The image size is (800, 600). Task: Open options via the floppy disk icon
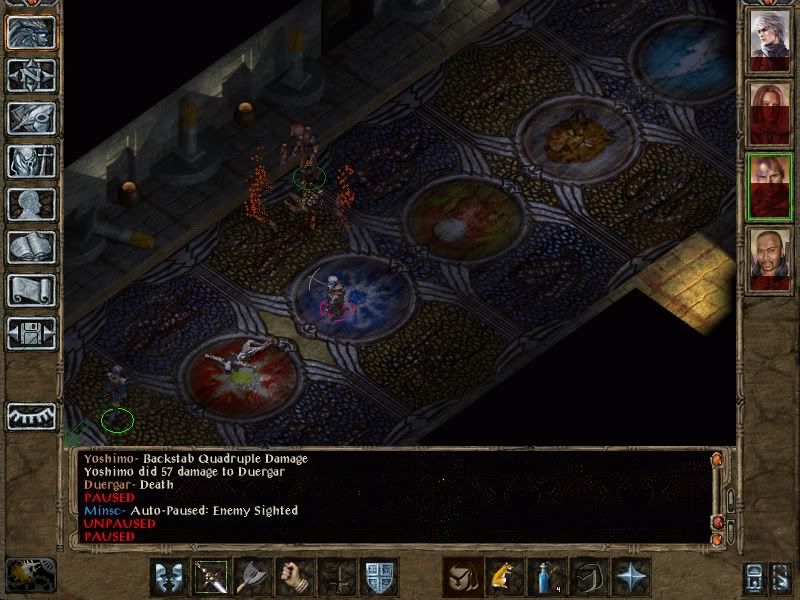(x=31, y=333)
